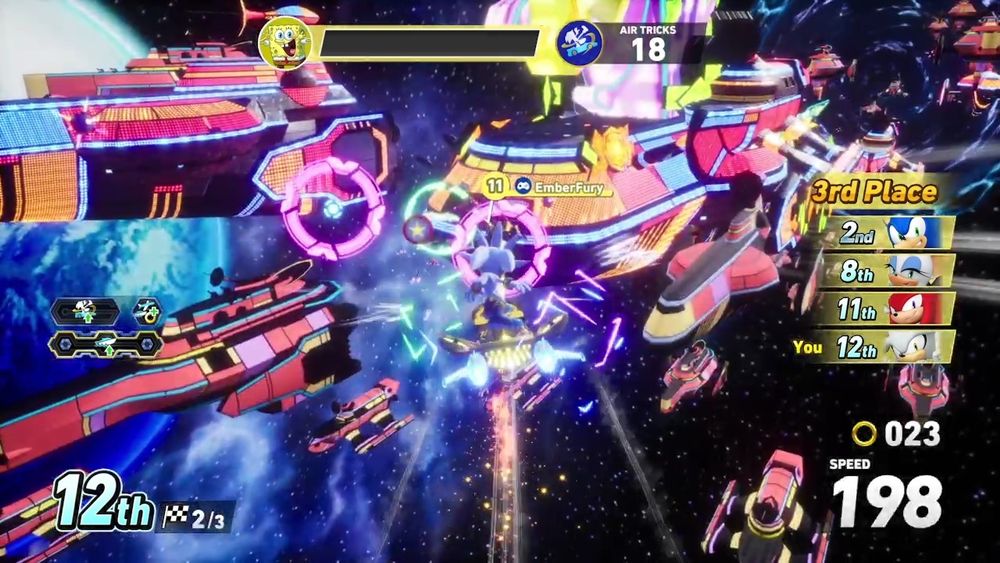Select Sonic's 2nd place team row
1000x563 pixels.
(x=886, y=233)
